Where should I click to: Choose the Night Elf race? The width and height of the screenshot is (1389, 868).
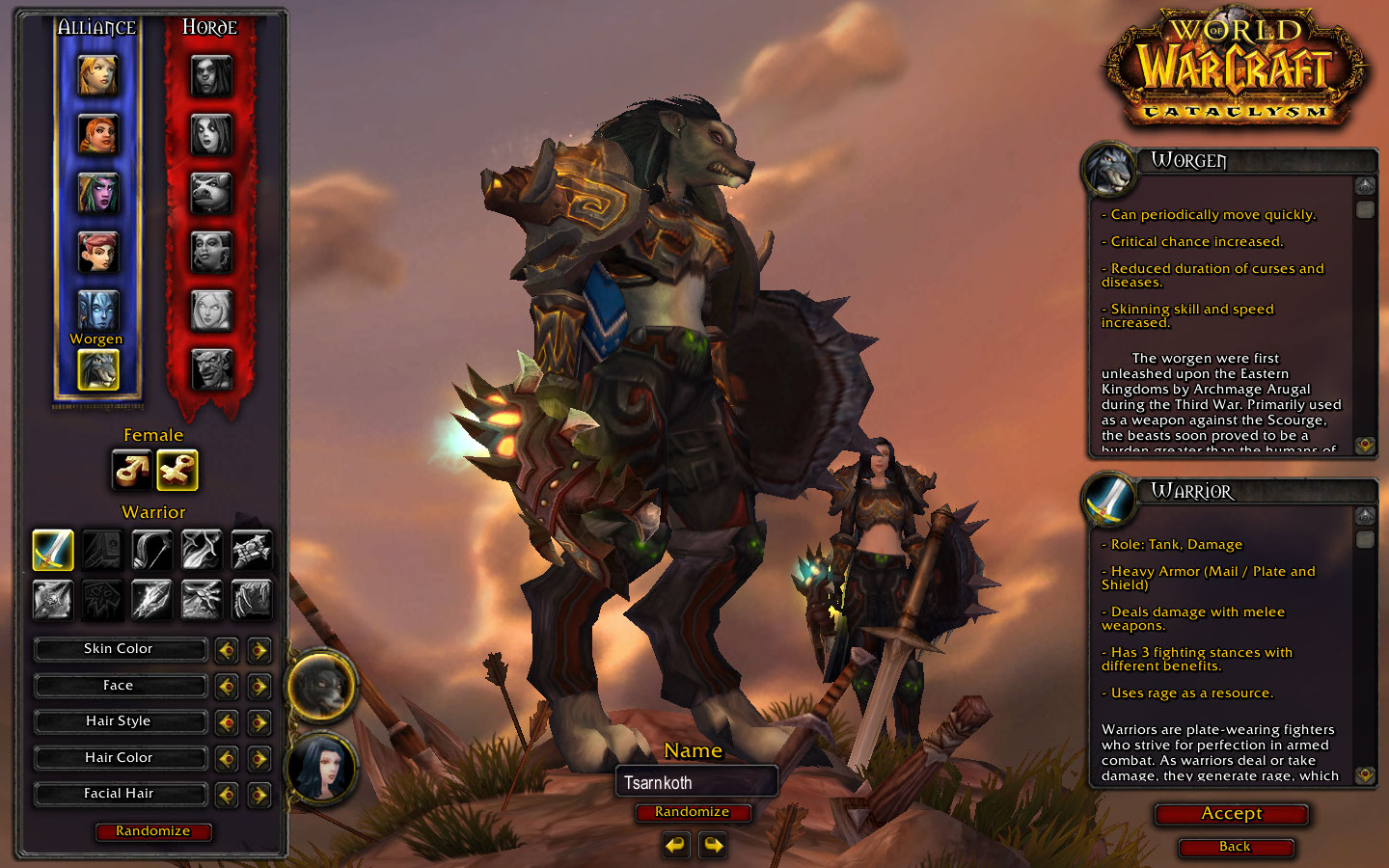pos(97,194)
